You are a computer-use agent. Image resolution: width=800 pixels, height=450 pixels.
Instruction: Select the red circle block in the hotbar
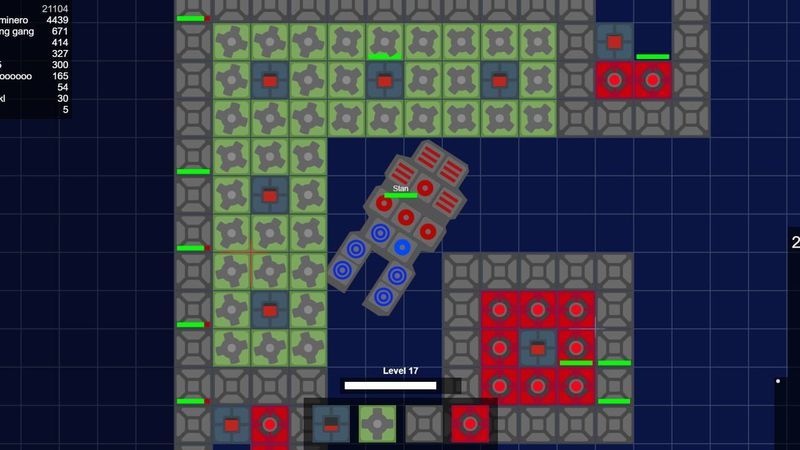470,423
